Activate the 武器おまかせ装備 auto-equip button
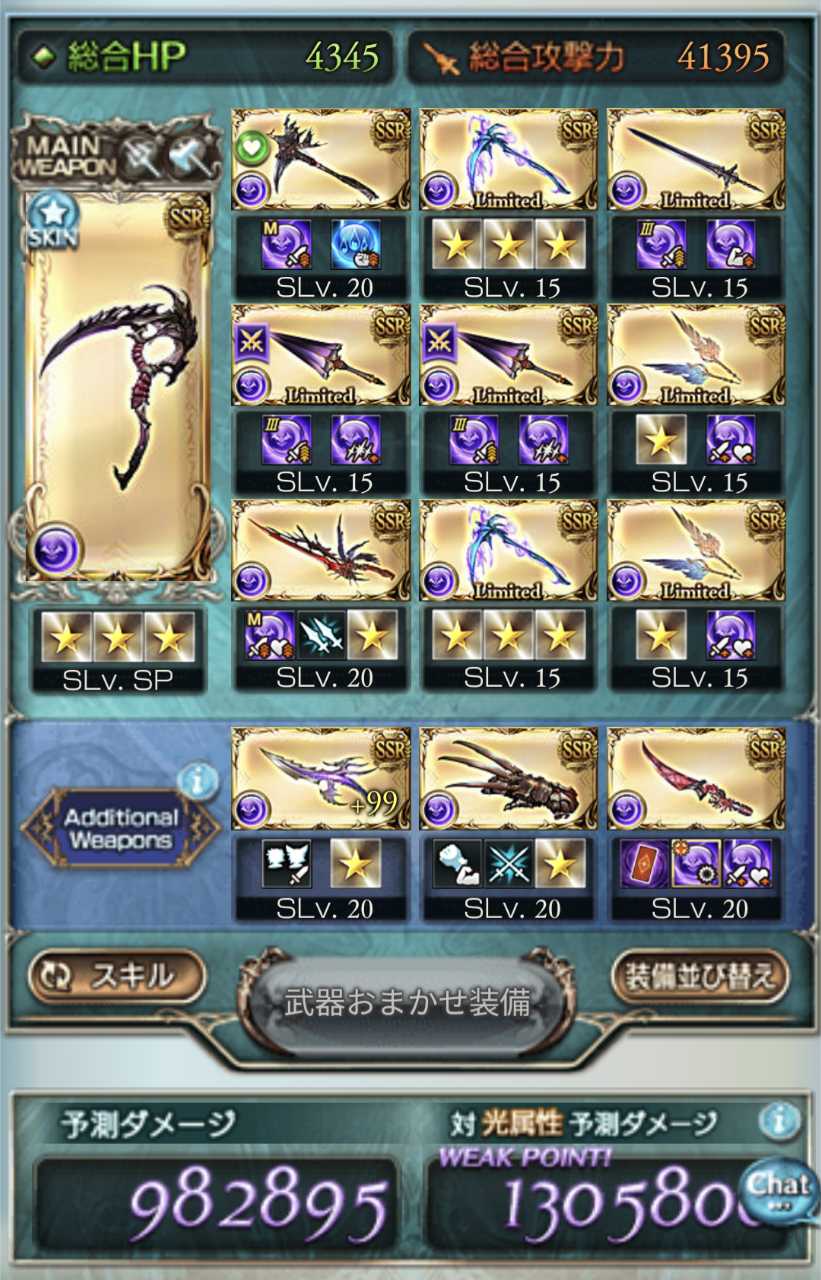821x1280 pixels. [x=407, y=1003]
